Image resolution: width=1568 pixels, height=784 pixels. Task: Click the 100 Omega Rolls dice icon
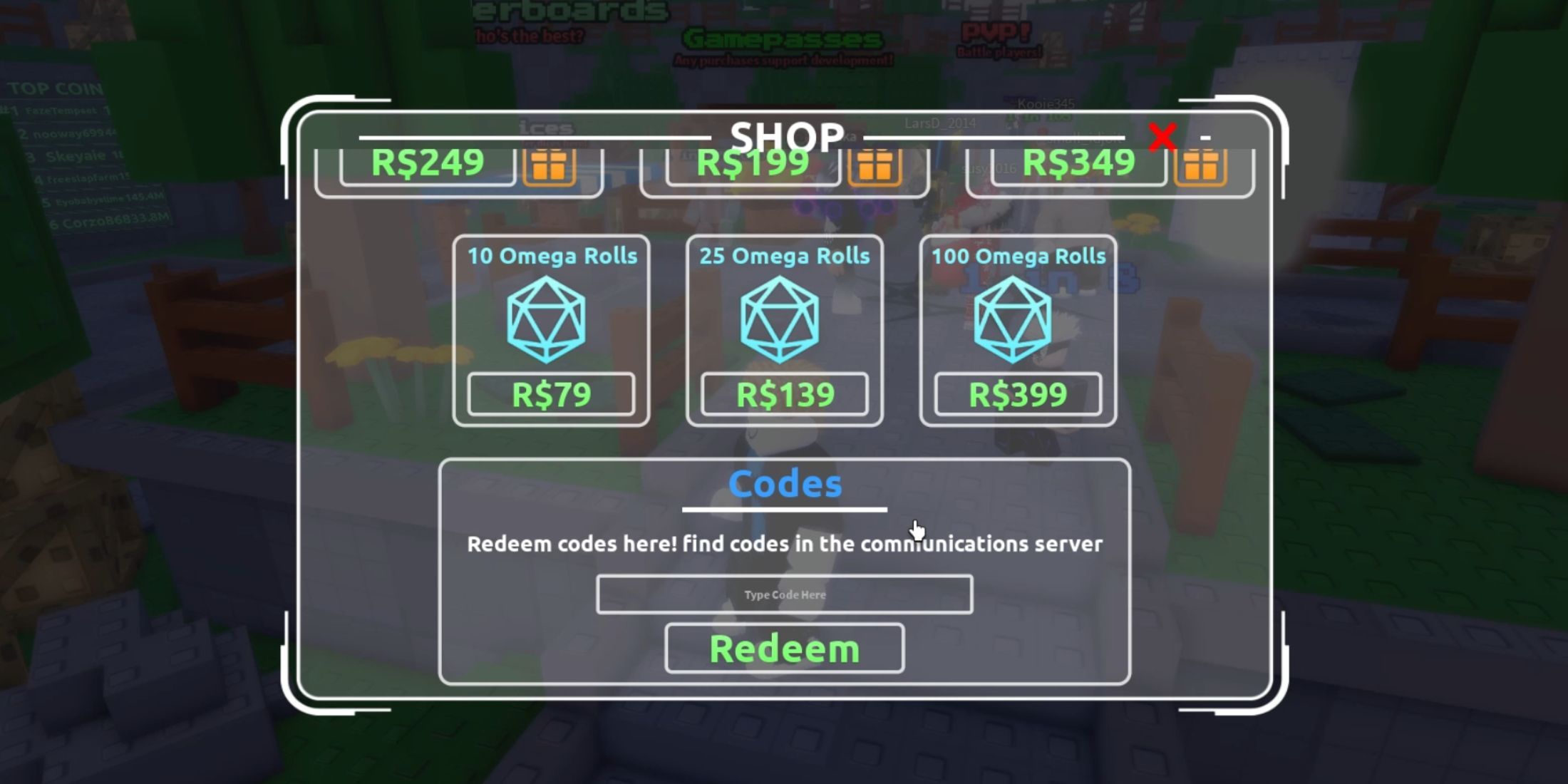[1016, 321]
